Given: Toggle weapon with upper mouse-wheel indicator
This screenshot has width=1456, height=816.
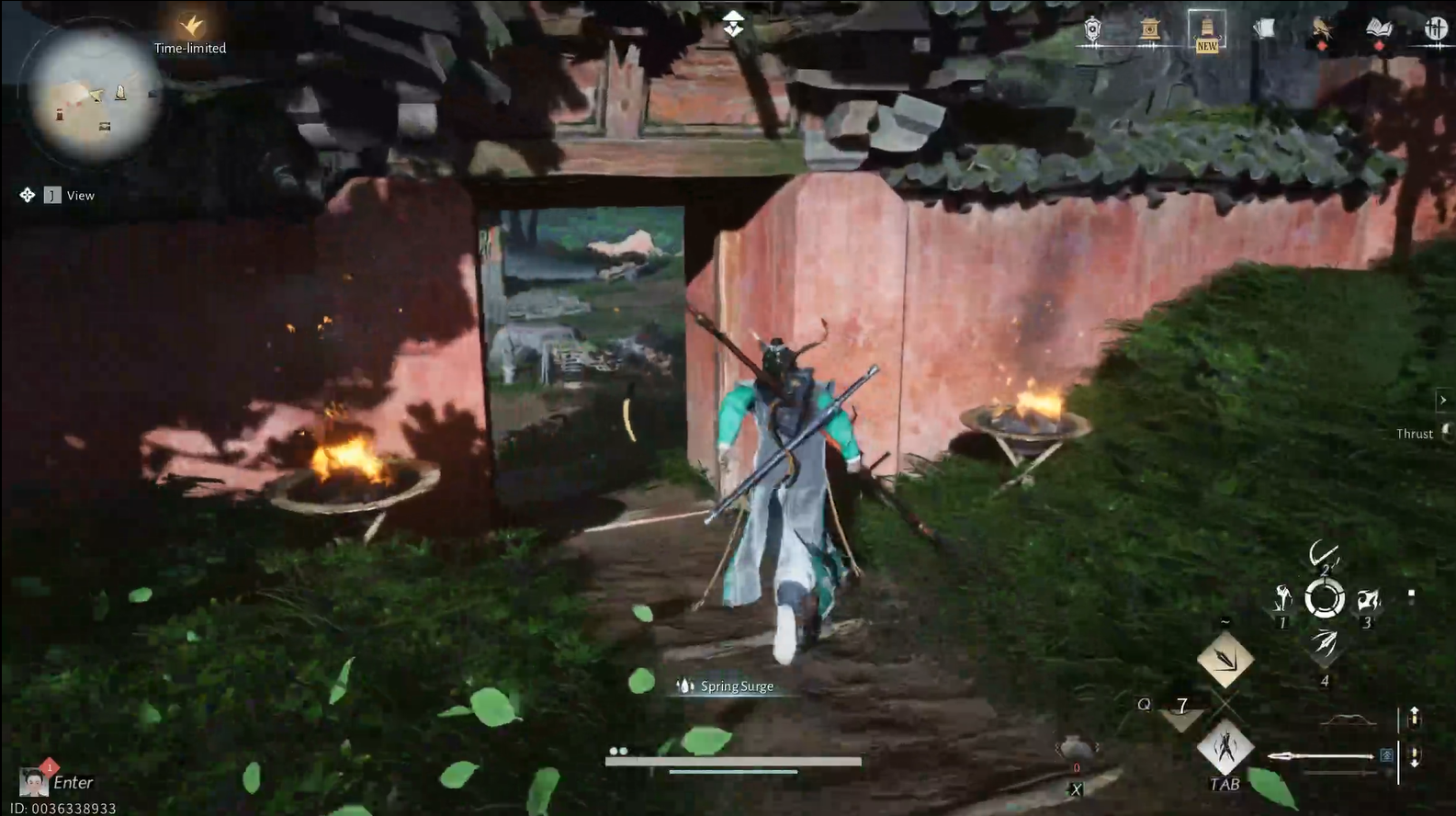Looking at the screenshot, I should pos(1415,719).
